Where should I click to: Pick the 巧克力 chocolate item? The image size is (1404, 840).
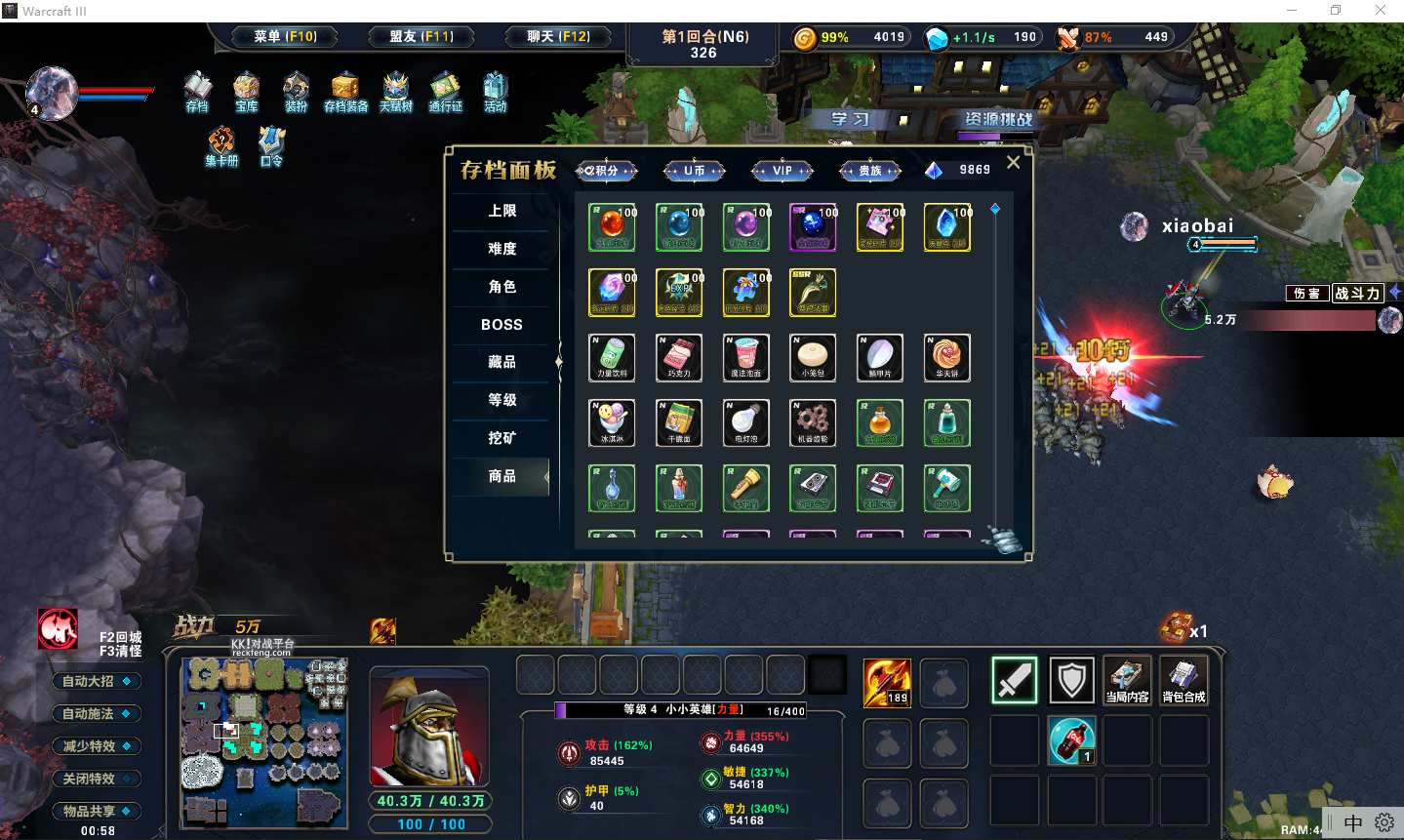[679, 358]
